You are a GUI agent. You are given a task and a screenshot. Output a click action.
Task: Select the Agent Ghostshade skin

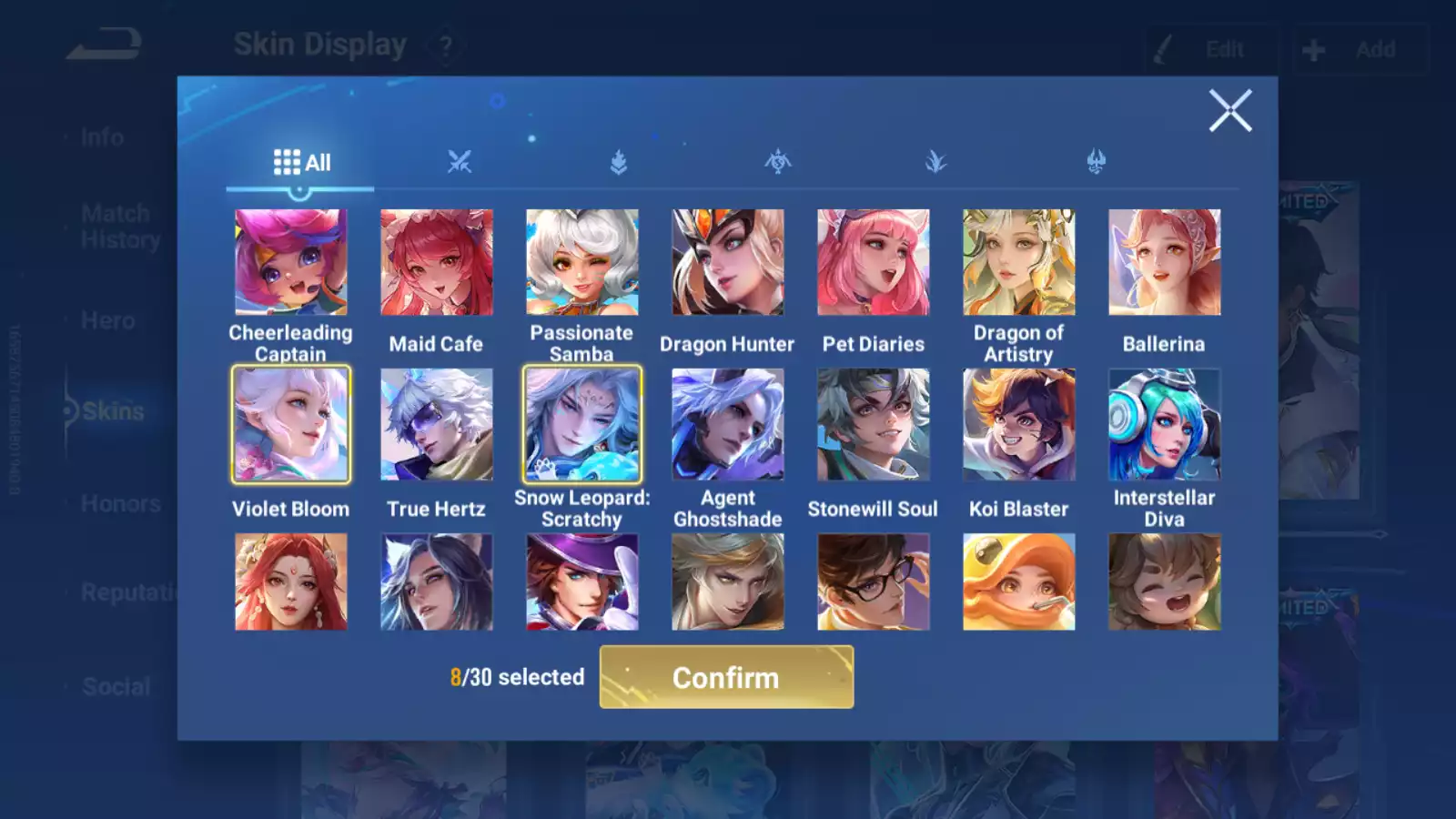coord(727,424)
